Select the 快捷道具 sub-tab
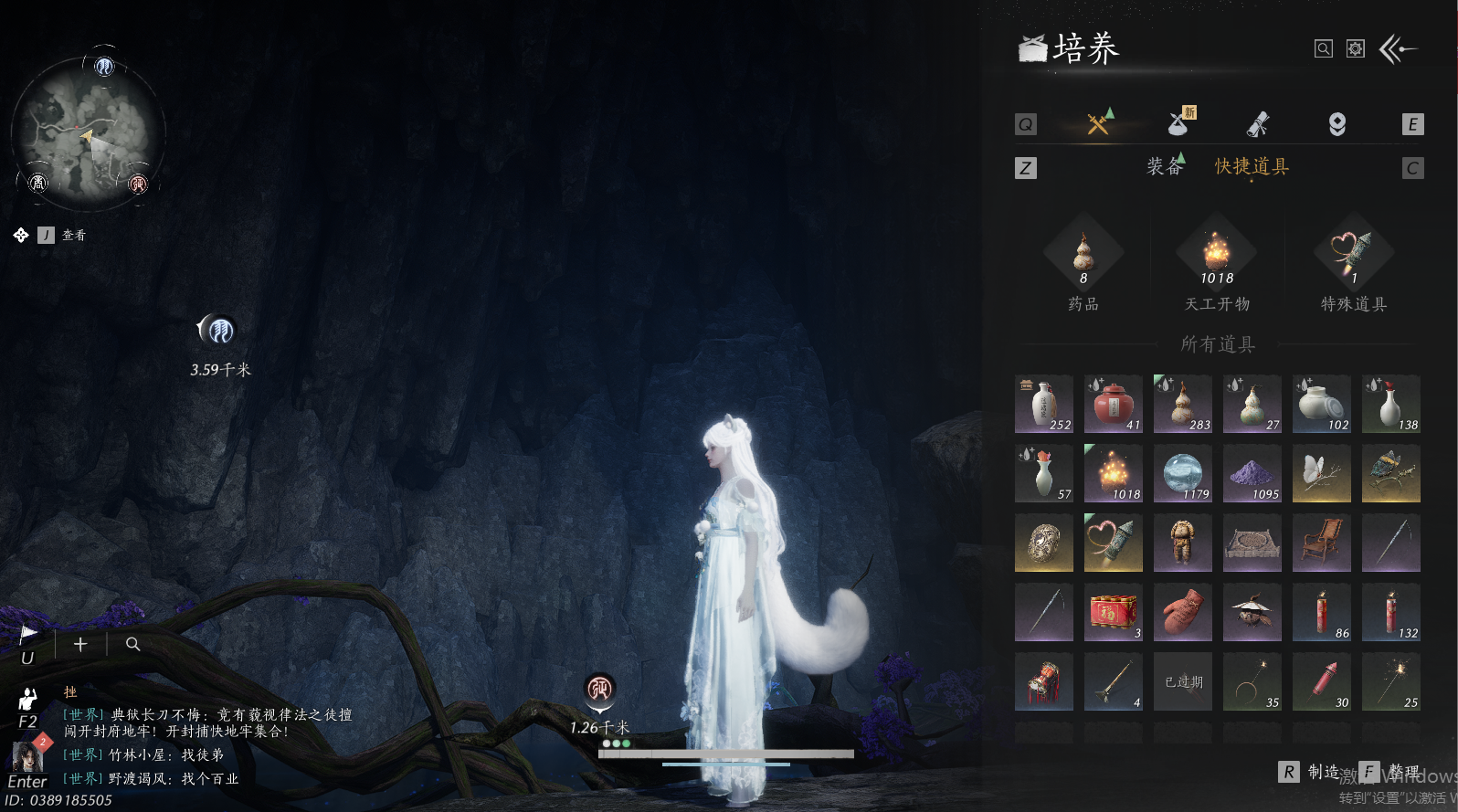The height and width of the screenshot is (812, 1458). 1252,166
